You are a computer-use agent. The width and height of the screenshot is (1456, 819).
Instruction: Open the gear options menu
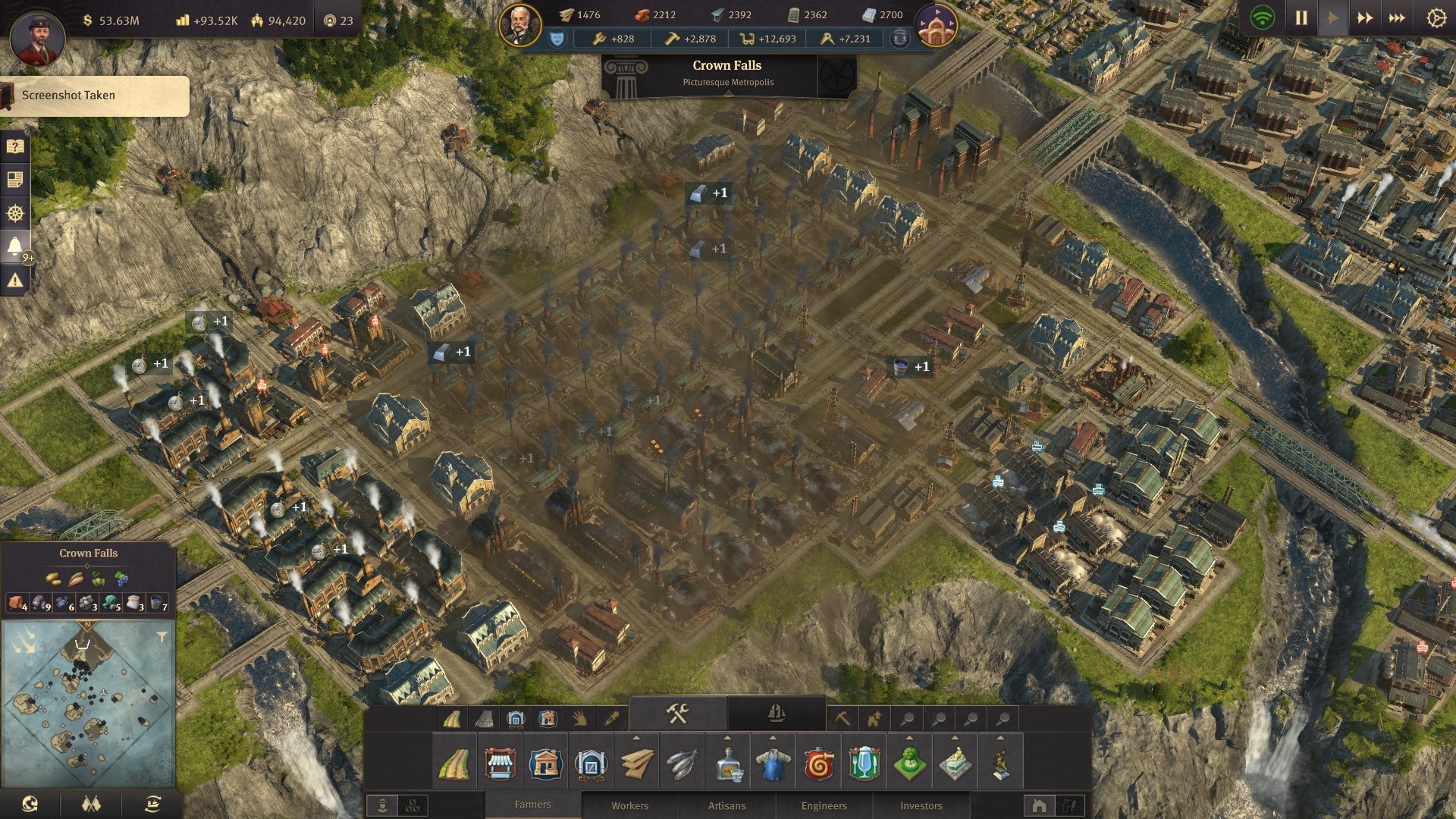click(x=1436, y=17)
